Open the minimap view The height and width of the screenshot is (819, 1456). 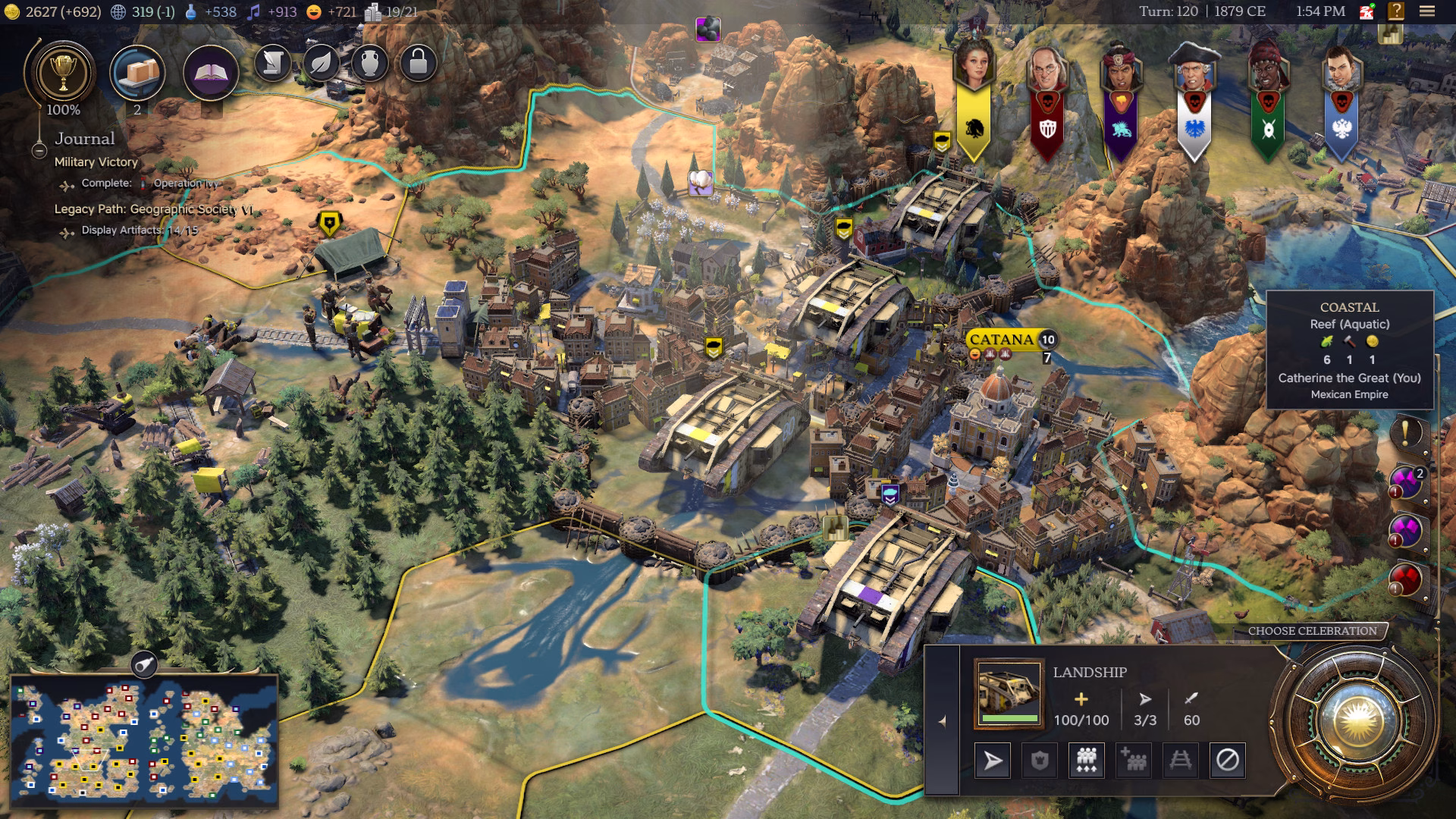[x=144, y=739]
